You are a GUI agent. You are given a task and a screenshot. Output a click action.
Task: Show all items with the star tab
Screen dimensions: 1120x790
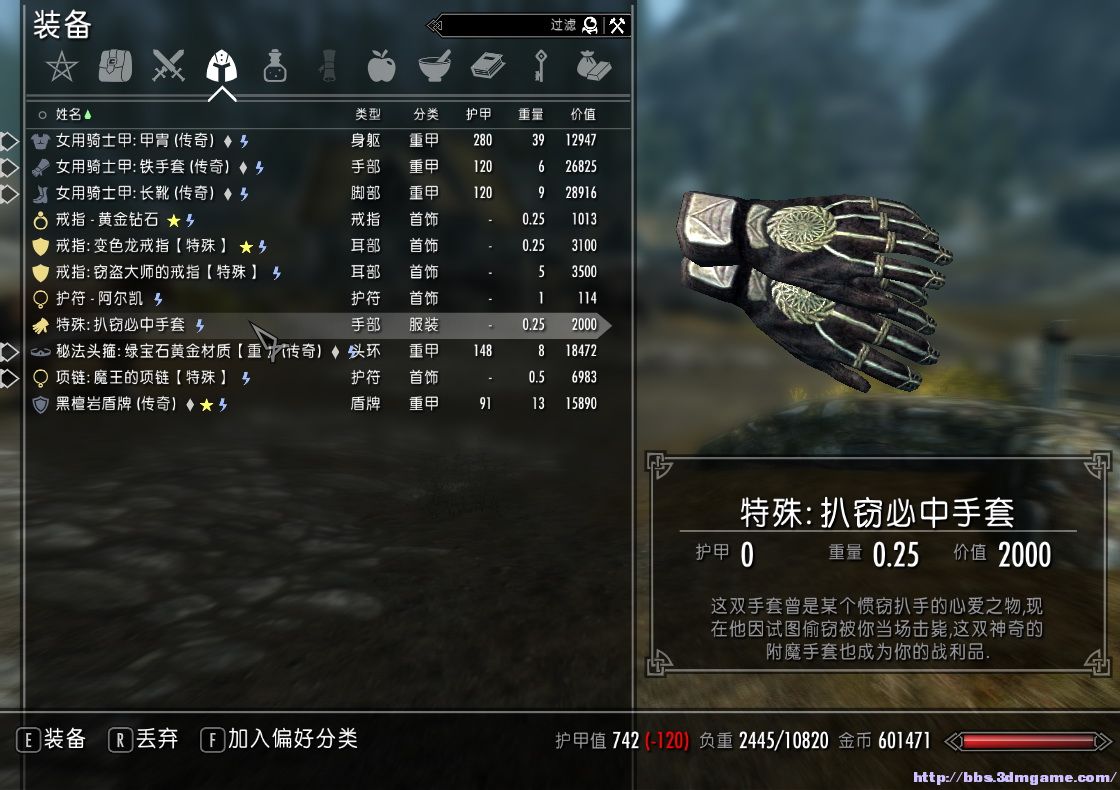(62, 67)
